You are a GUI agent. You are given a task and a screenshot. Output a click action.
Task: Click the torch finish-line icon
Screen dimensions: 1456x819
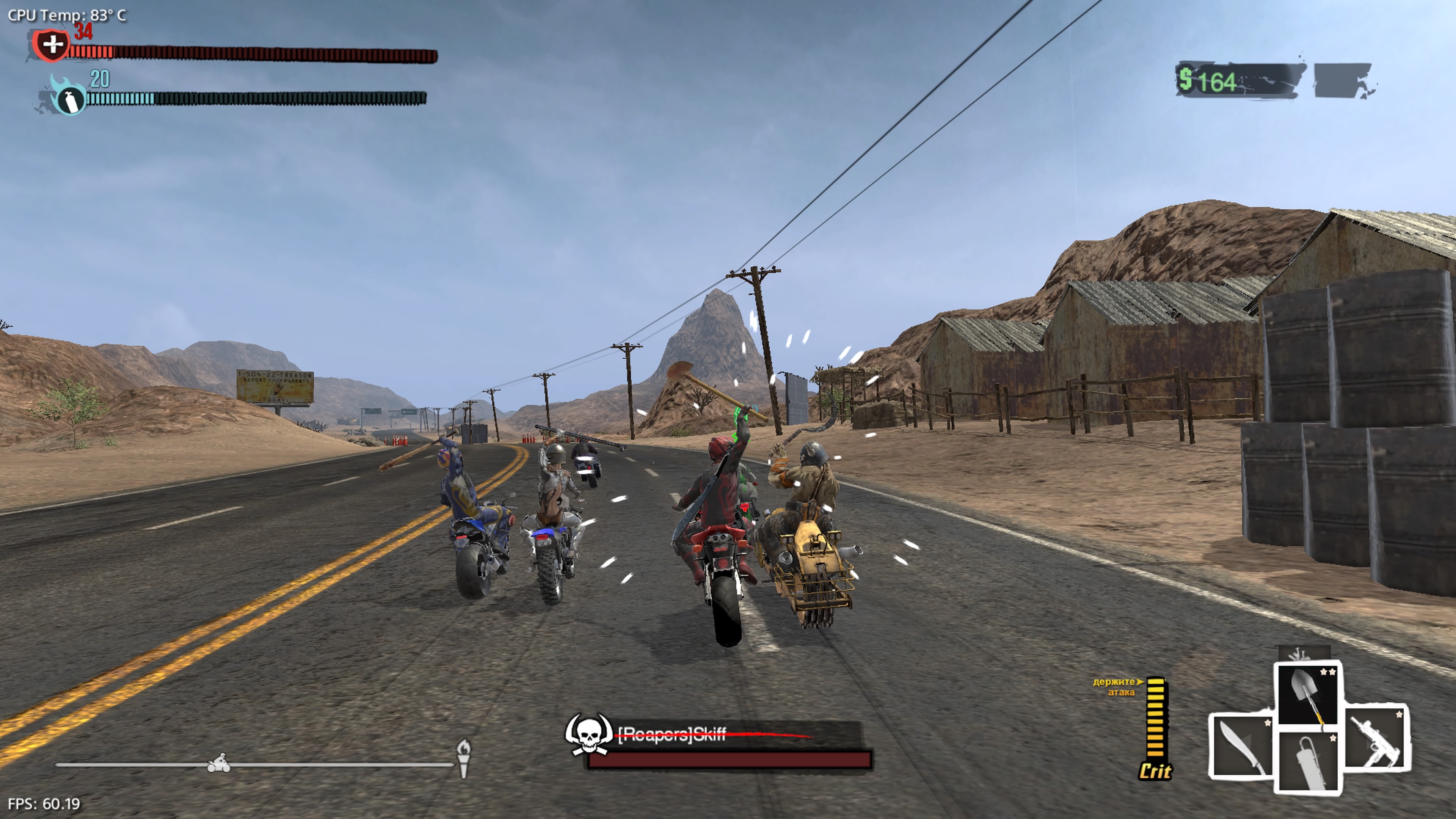pyautogui.click(x=463, y=758)
